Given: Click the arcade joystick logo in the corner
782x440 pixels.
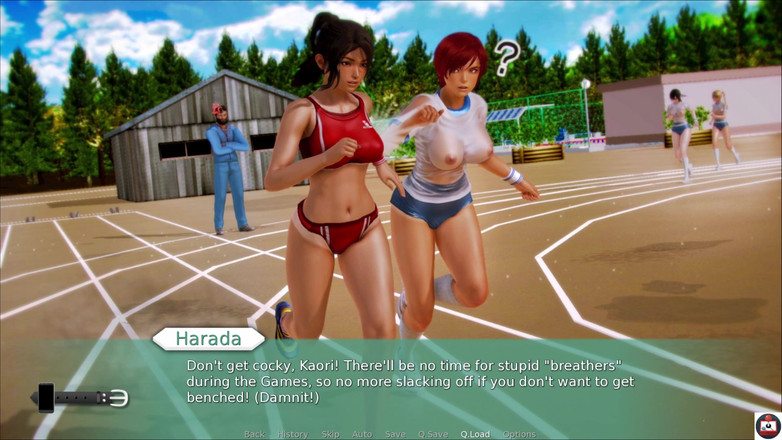Looking at the screenshot, I should pos(767,425).
